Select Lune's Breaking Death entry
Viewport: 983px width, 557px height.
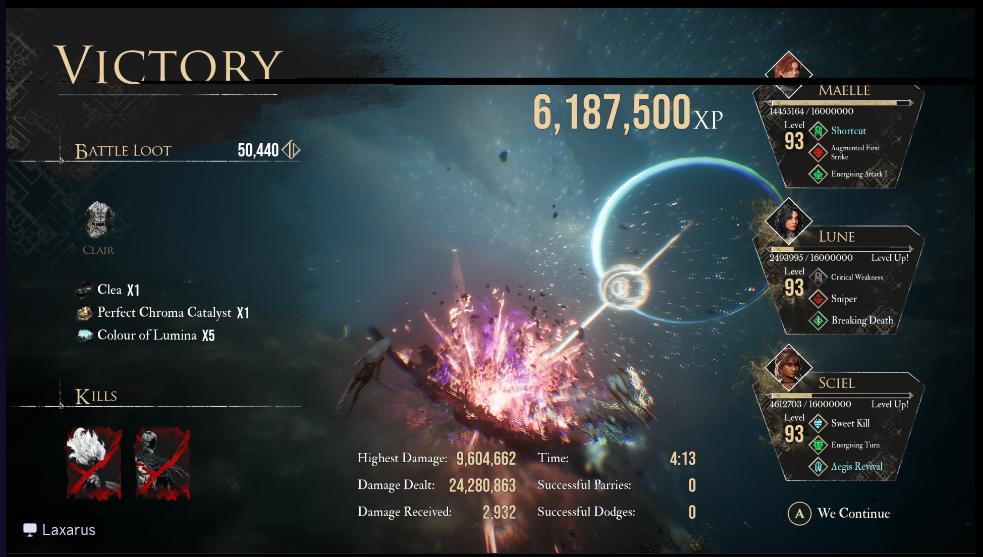[x=860, y=321]
